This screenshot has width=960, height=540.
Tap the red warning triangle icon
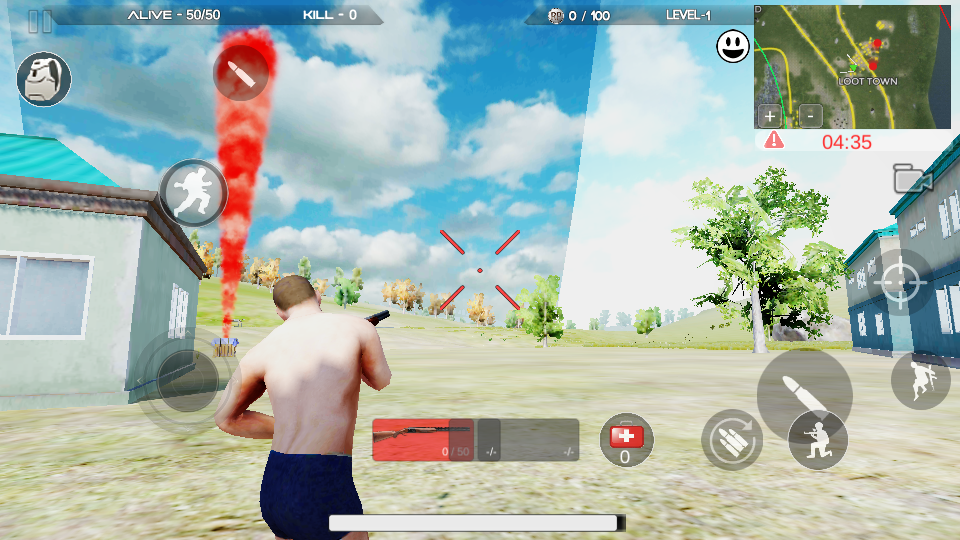774,141
